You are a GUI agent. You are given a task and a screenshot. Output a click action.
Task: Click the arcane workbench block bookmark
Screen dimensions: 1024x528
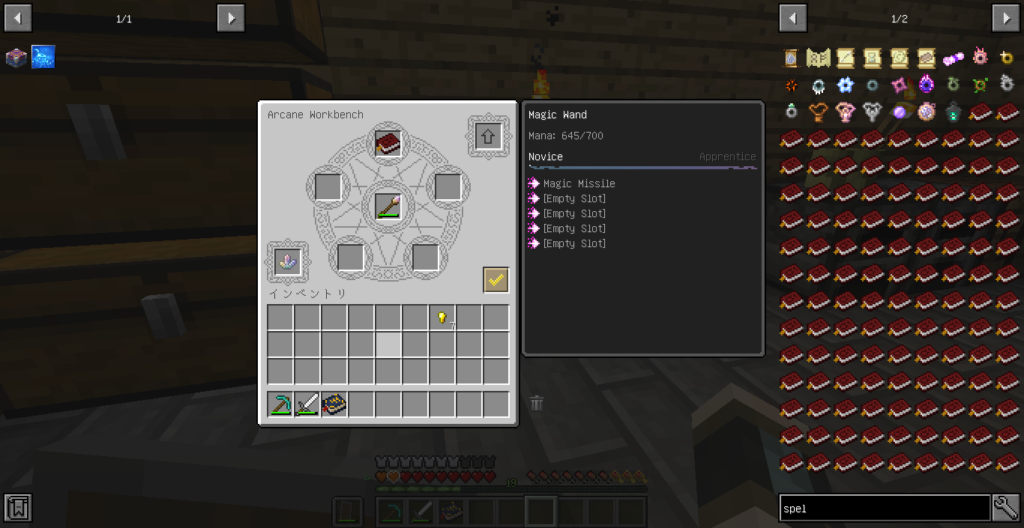click(x=16, y=56)
